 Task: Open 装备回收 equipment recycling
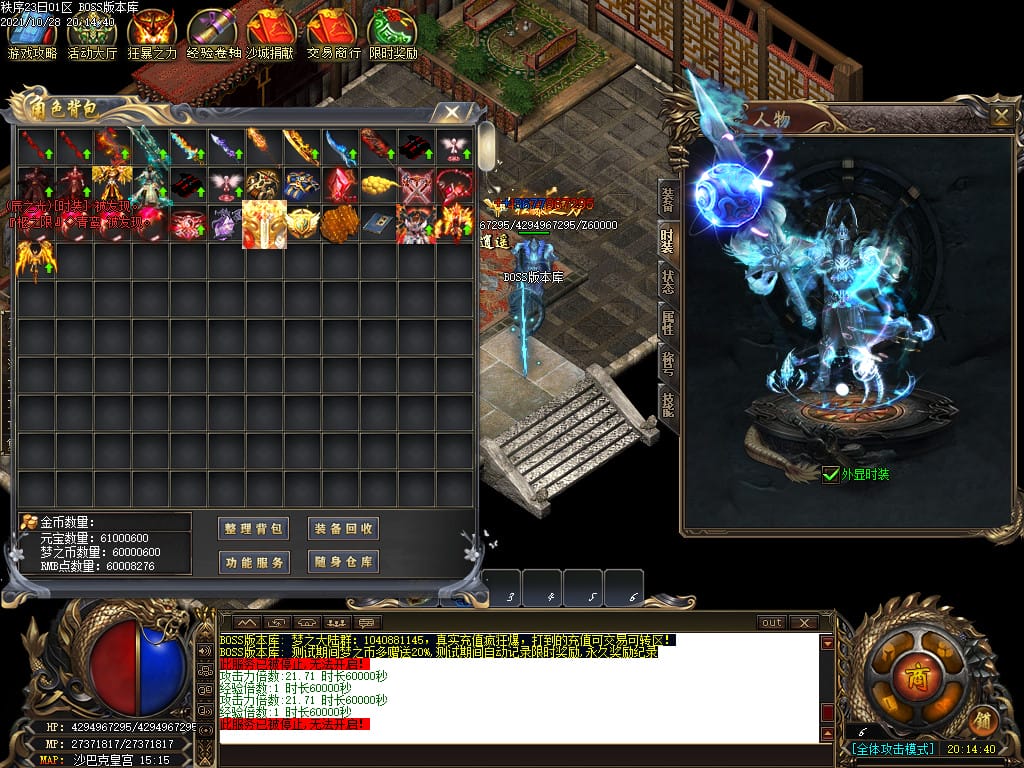pos(343,529)
